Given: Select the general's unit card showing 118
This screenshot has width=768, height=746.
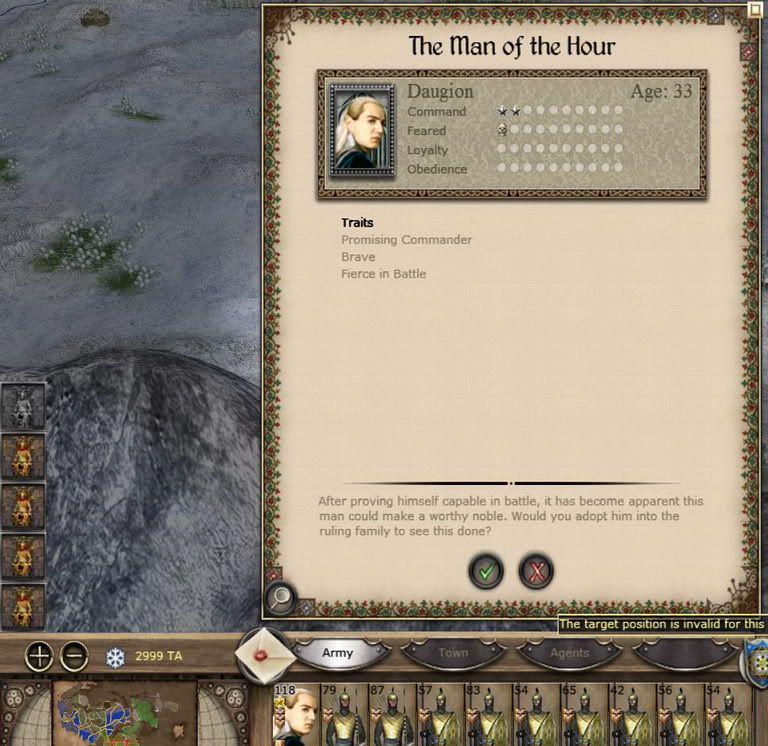Looking at the screenshot, I should coord(296,716).
